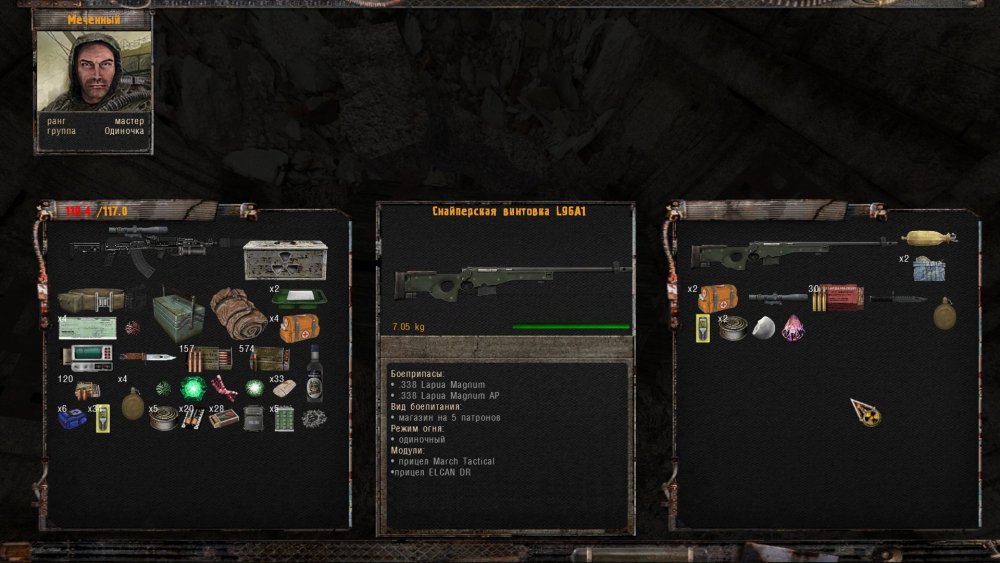Take the yellow cloth sack
The image size is (1000, 563).
[929, 238]
